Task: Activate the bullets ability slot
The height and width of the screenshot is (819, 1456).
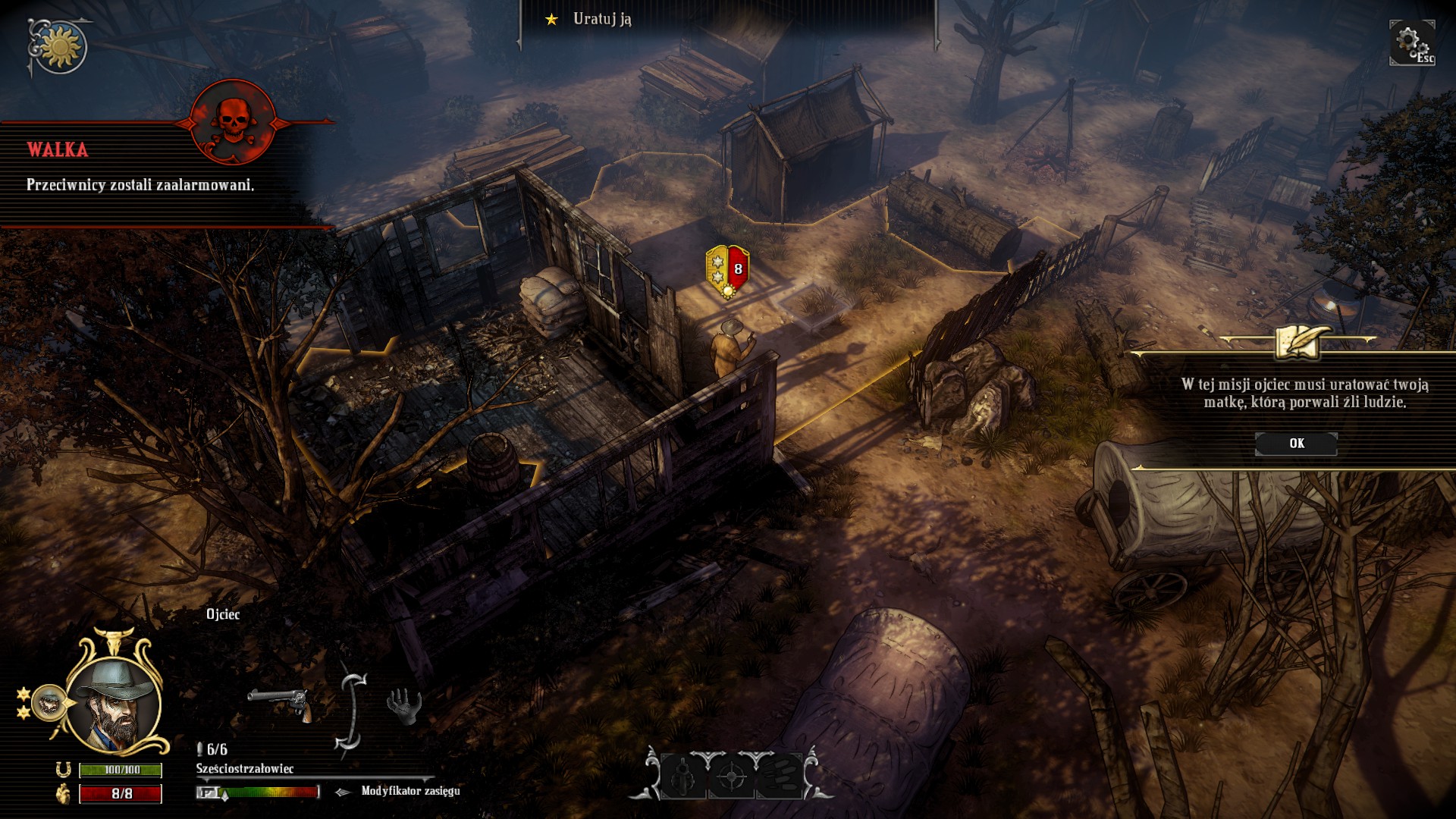Action: pos(778,776)
